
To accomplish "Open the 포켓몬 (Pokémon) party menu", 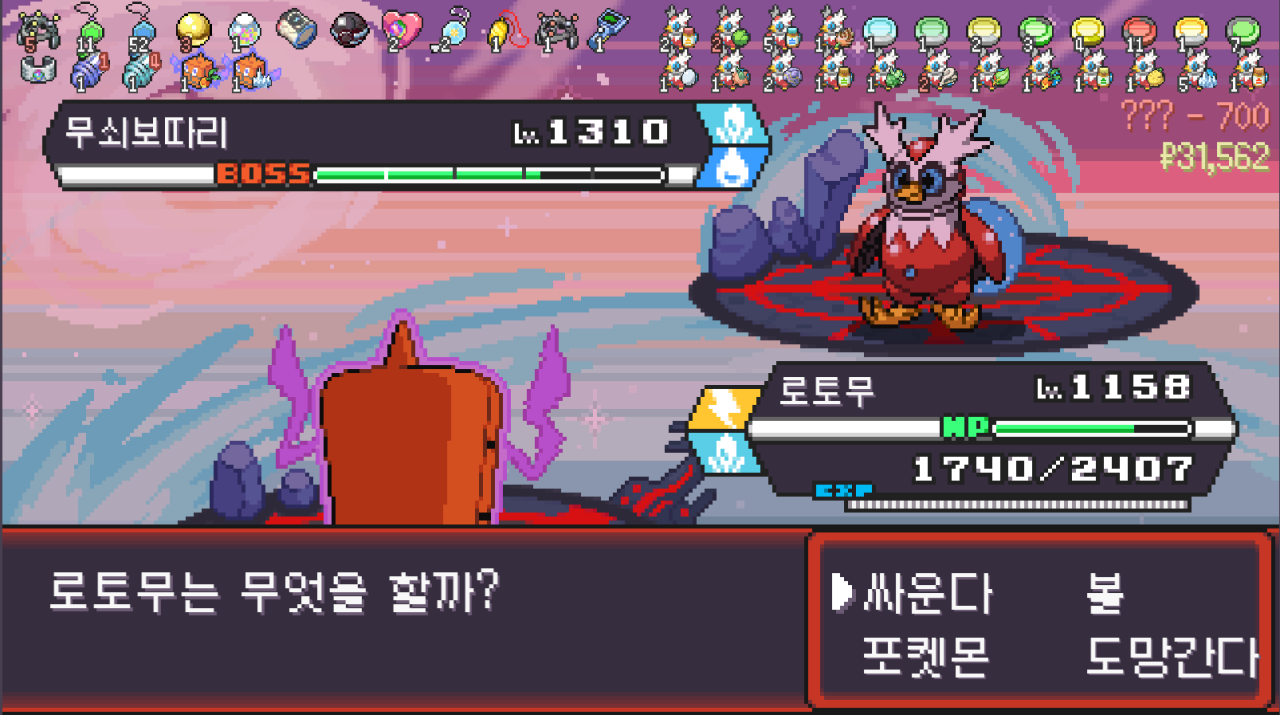I will pos(925,656).
